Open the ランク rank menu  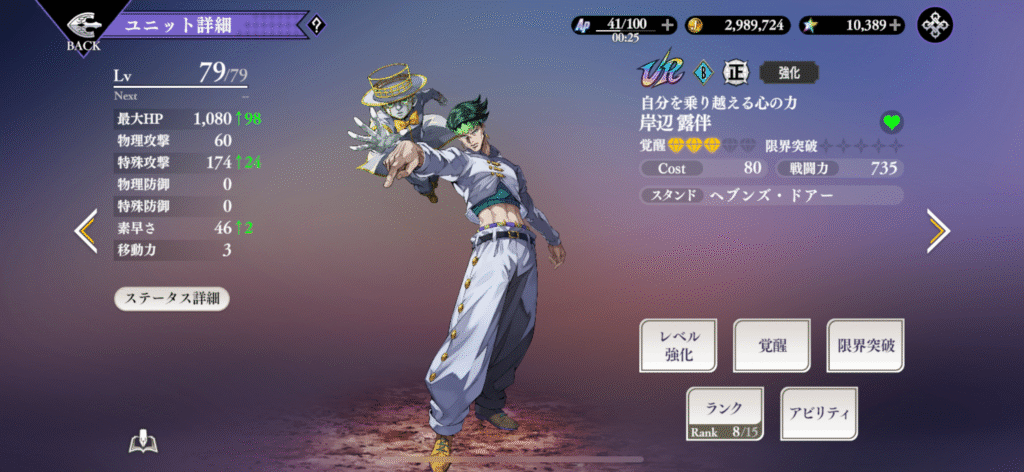pos(725,413)
